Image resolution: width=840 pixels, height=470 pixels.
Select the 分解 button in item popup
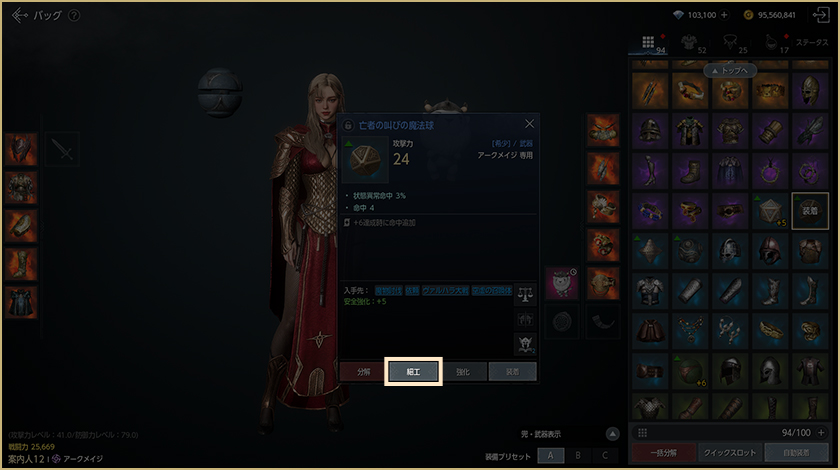pyautogui.click(x=362, y=371)
